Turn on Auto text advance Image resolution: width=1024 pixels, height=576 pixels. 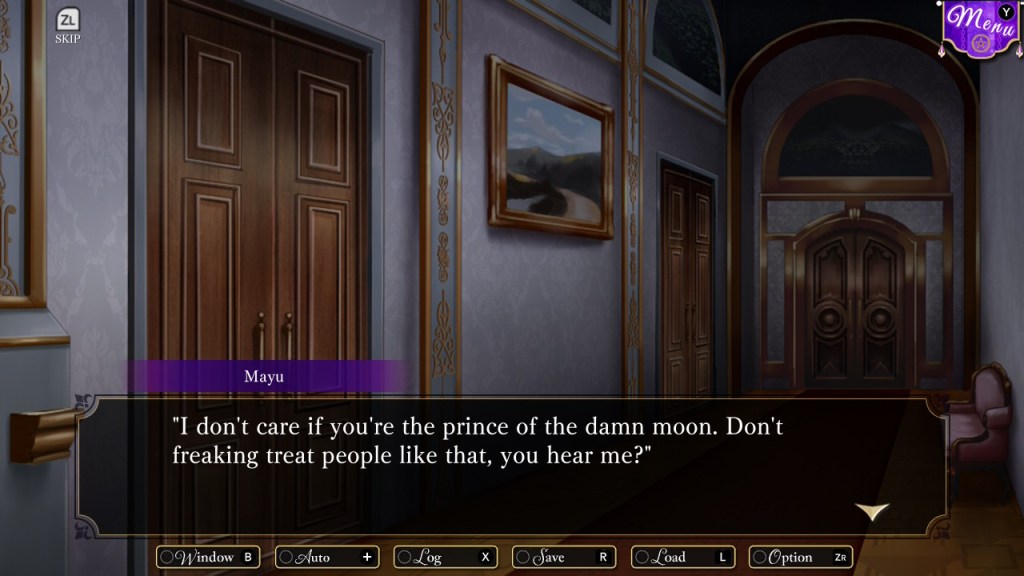[327, 557]
